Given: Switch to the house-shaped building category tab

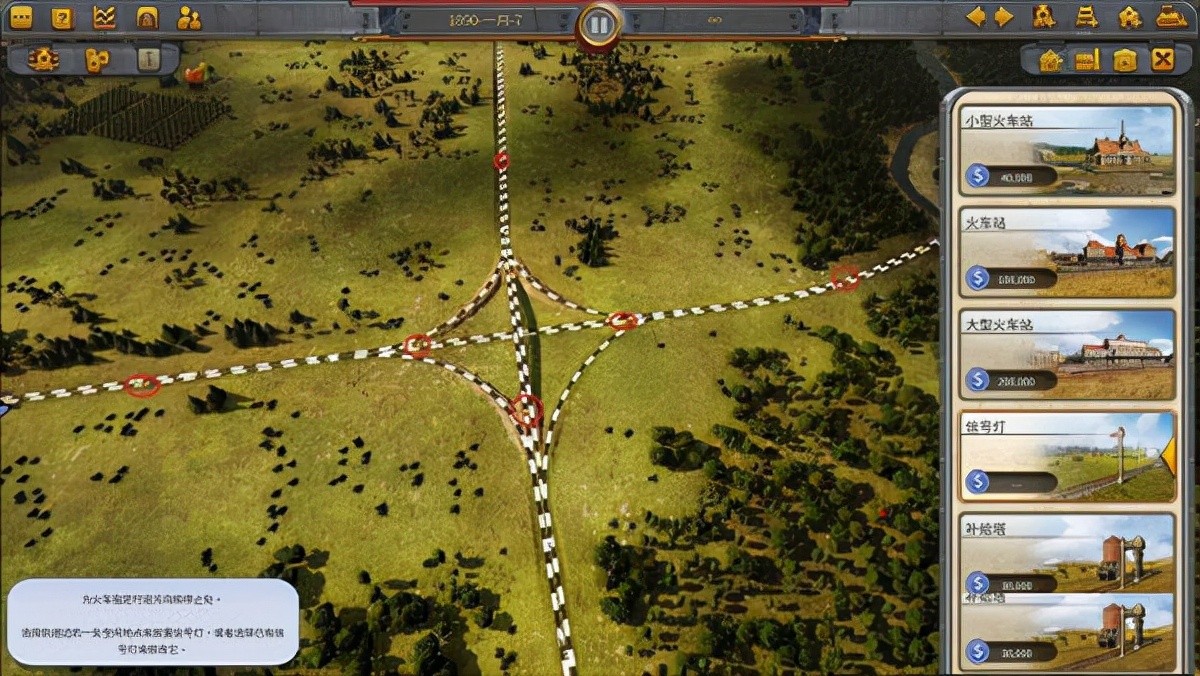Looking at the screenshot, I should point(1050,60).
